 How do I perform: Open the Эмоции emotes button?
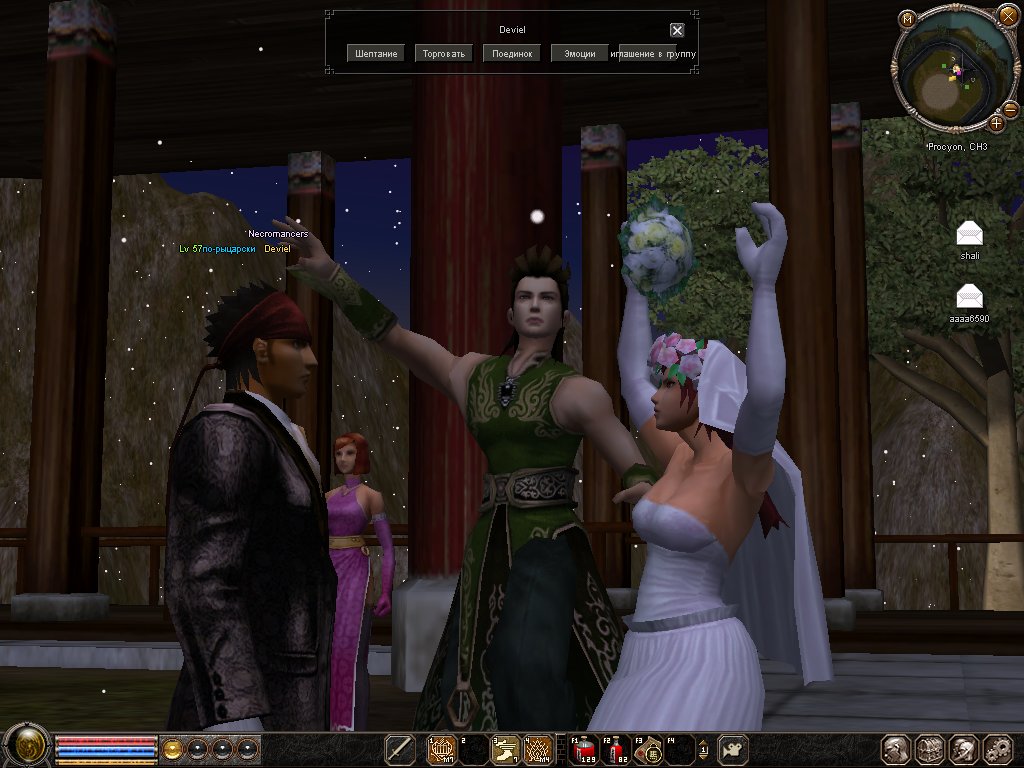[x=579, y=53]
